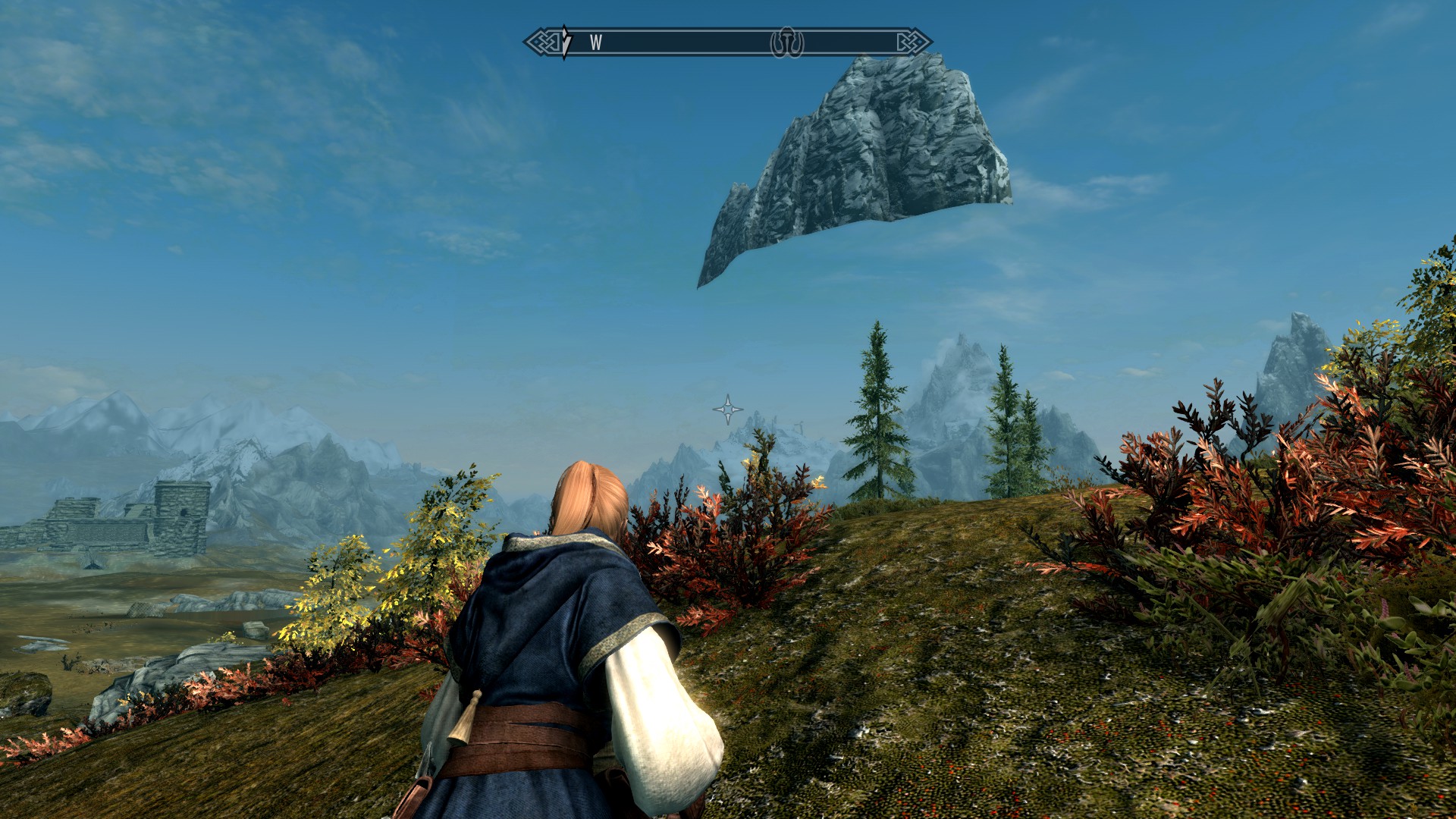This screenshot has width=1456, height=819.
Task: Select the jagged white marker on the compass
Action: (x=566, y=42)
